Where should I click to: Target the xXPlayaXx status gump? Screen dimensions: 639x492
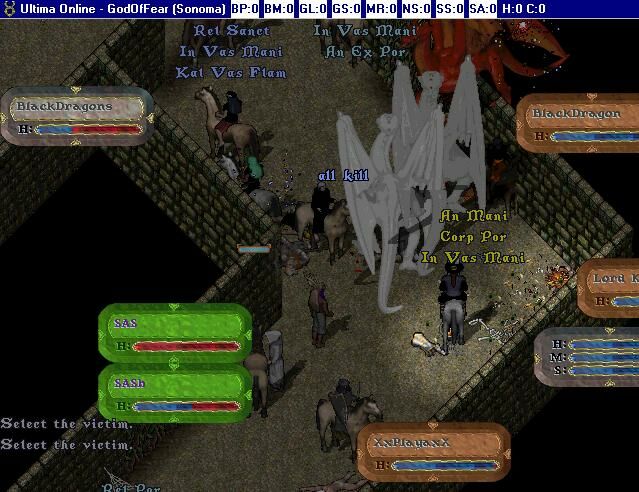(x=432, y=452)
